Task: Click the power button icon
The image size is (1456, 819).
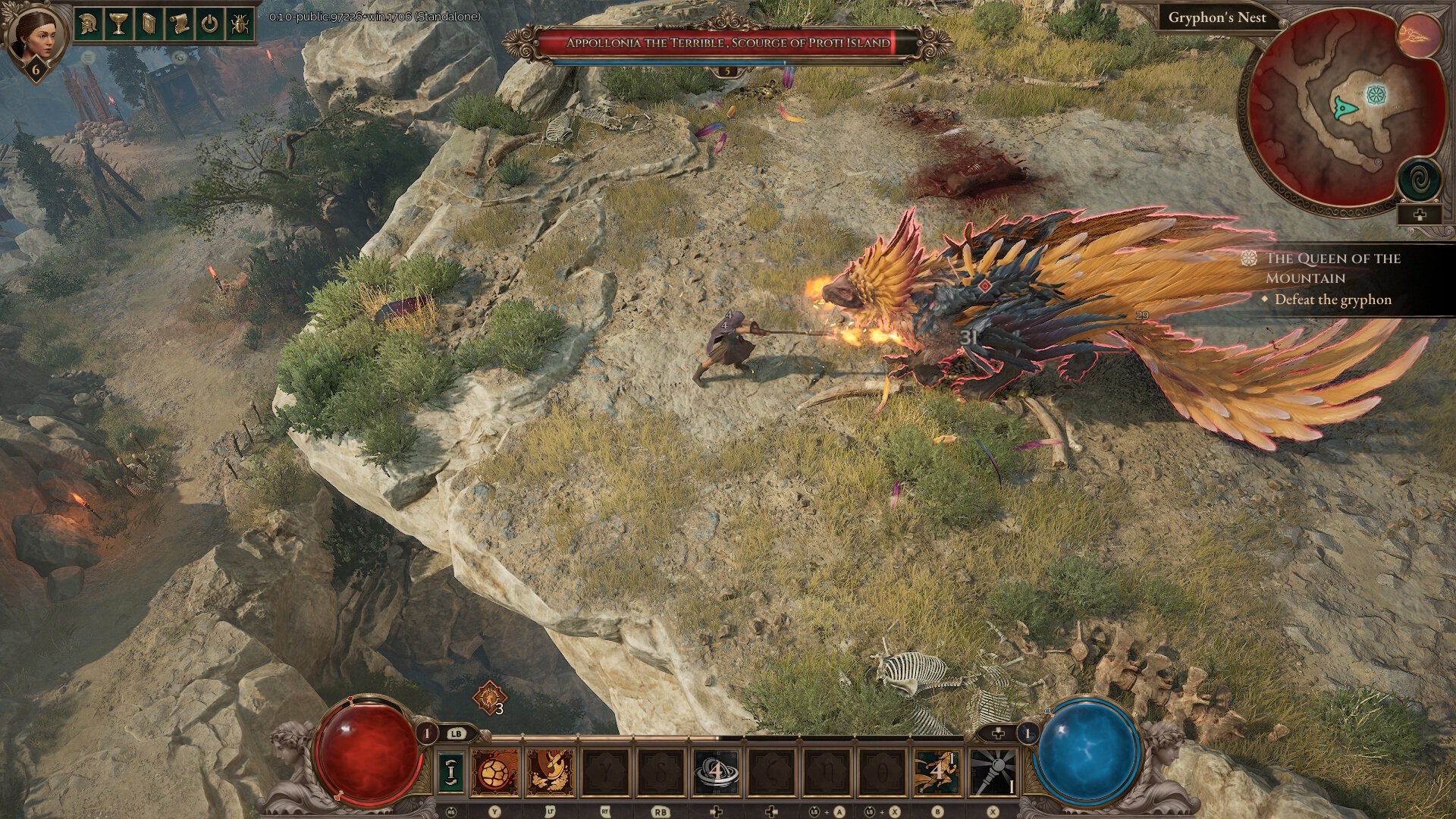Action: click(x=209, y=24)
